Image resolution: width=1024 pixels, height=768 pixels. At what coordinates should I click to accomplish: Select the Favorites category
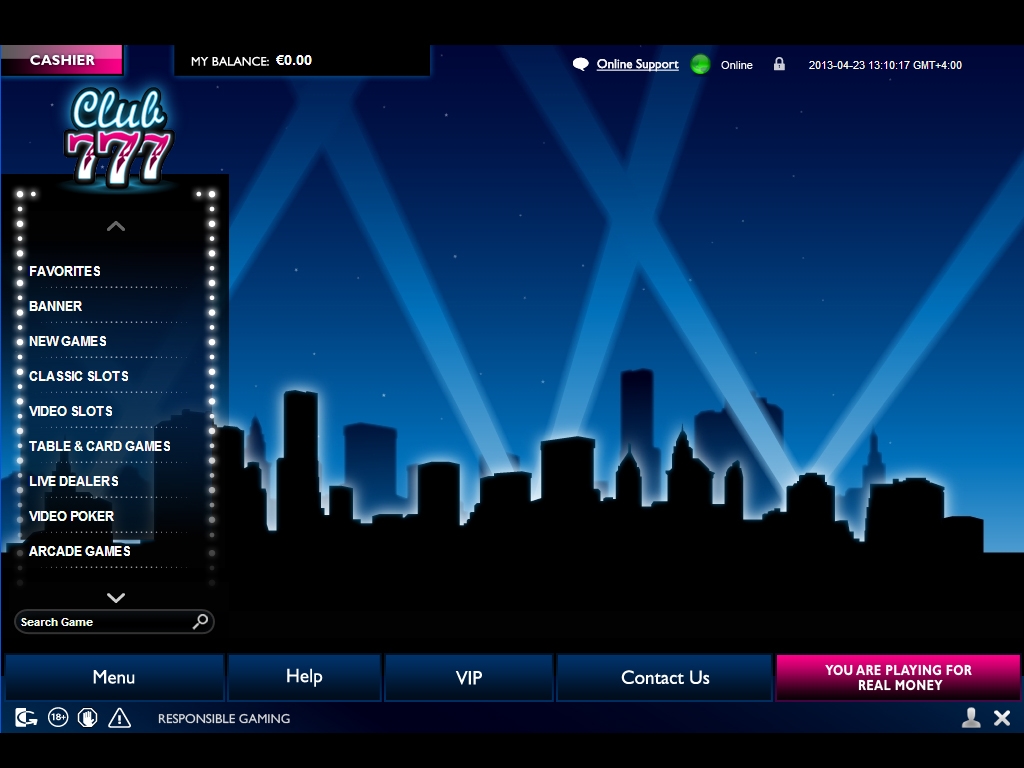(65, 271)
